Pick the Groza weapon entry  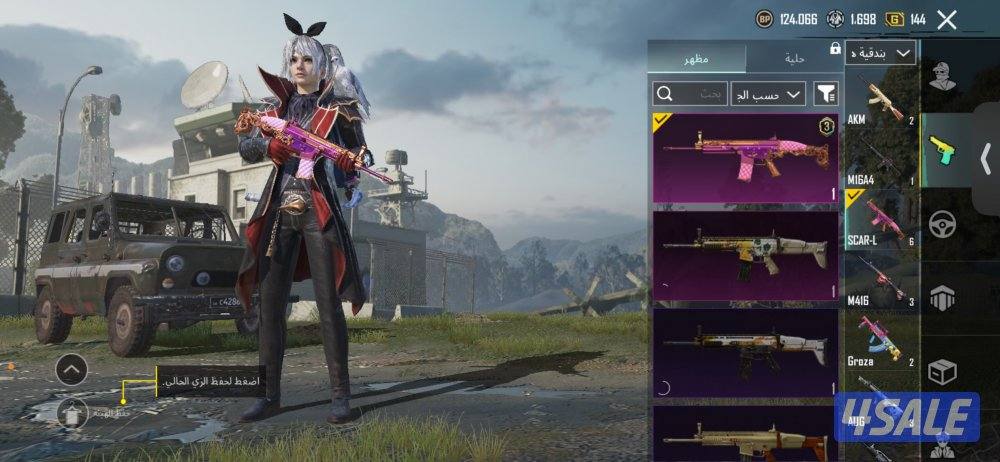click(880, 339)
